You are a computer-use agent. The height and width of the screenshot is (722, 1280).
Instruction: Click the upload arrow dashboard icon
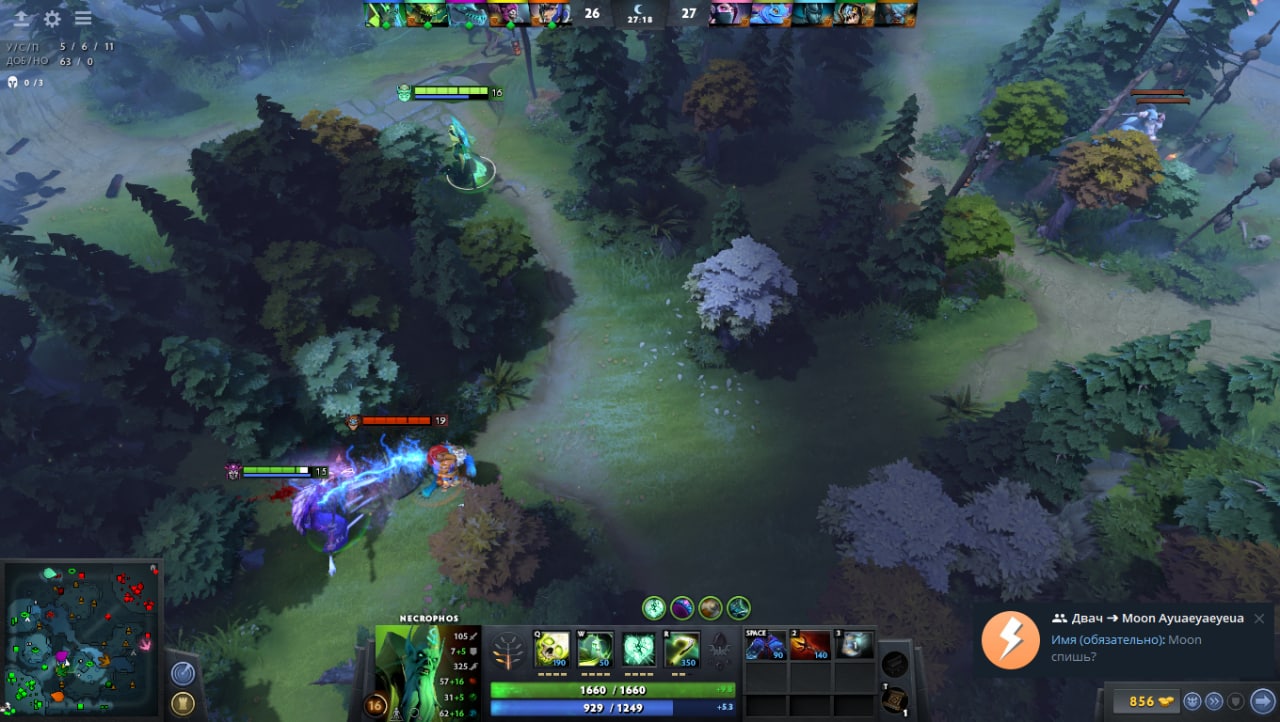click(21, 18)
